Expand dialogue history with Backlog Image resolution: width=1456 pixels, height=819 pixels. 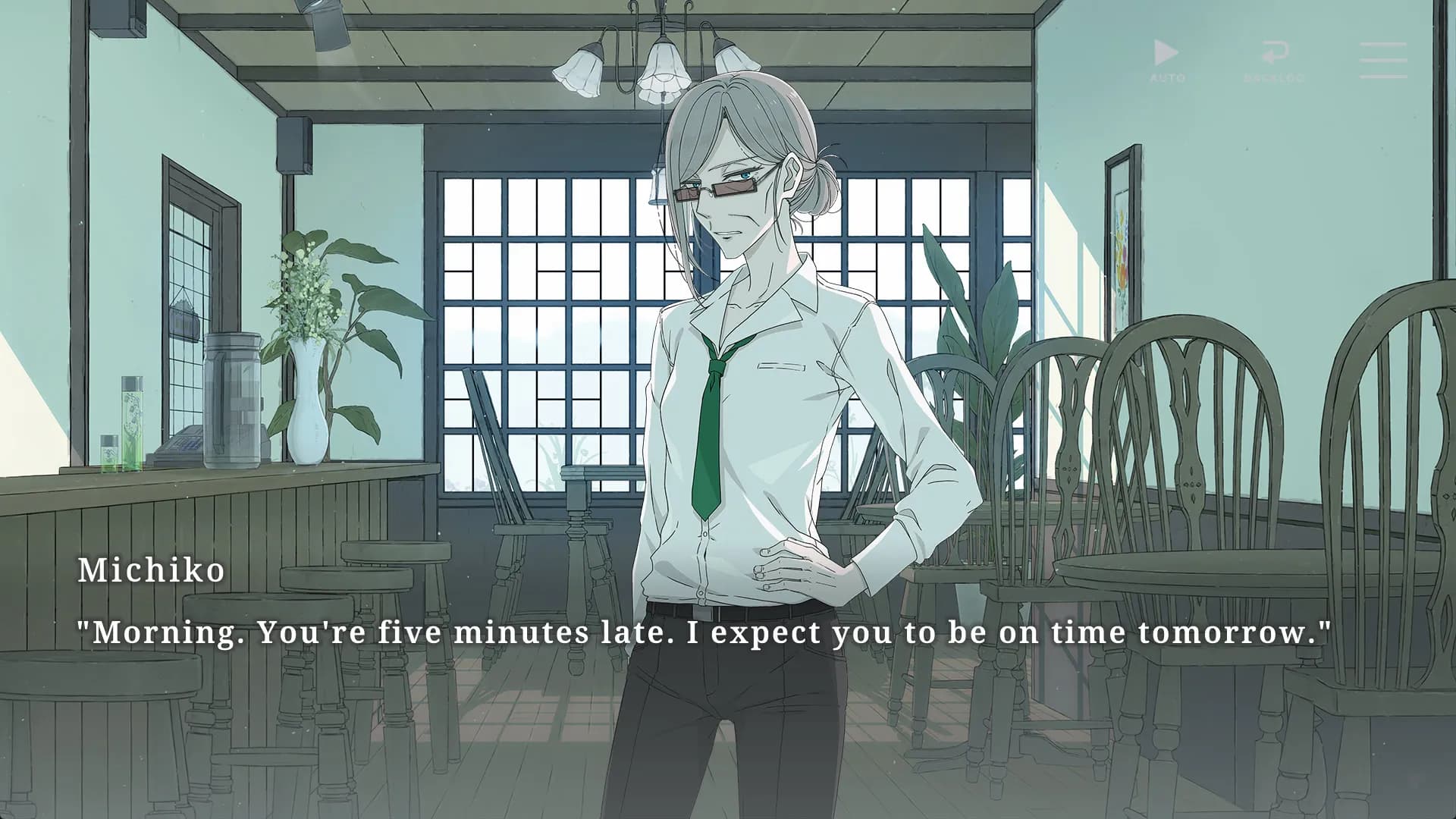(x=1276, y=53)
